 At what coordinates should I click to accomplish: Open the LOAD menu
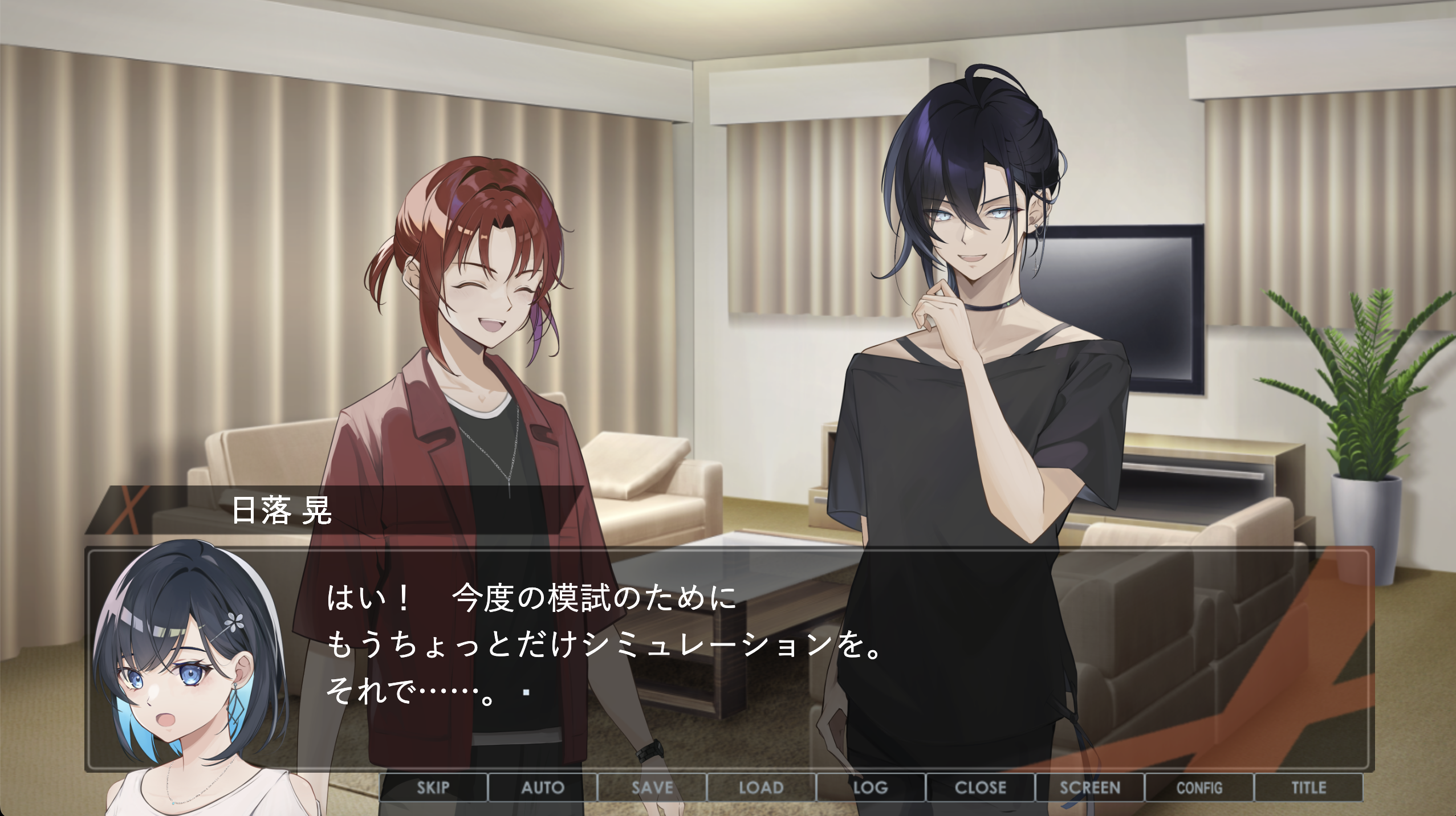[762, 788]
